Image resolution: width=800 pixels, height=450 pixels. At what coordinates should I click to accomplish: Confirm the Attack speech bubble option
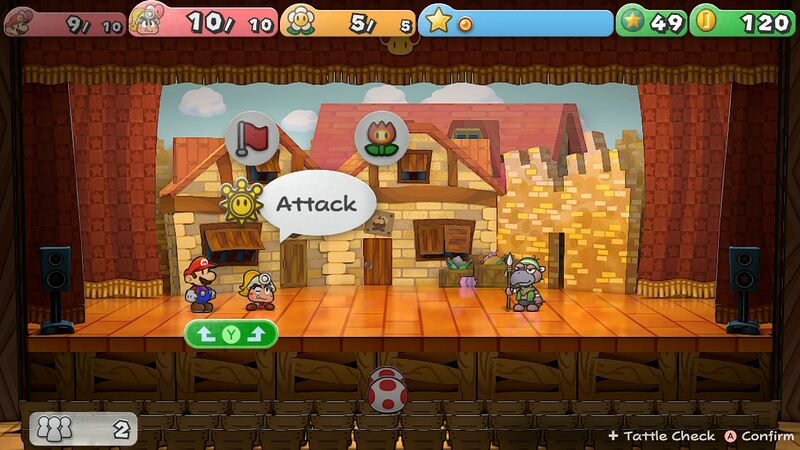[x=316, y=204]
